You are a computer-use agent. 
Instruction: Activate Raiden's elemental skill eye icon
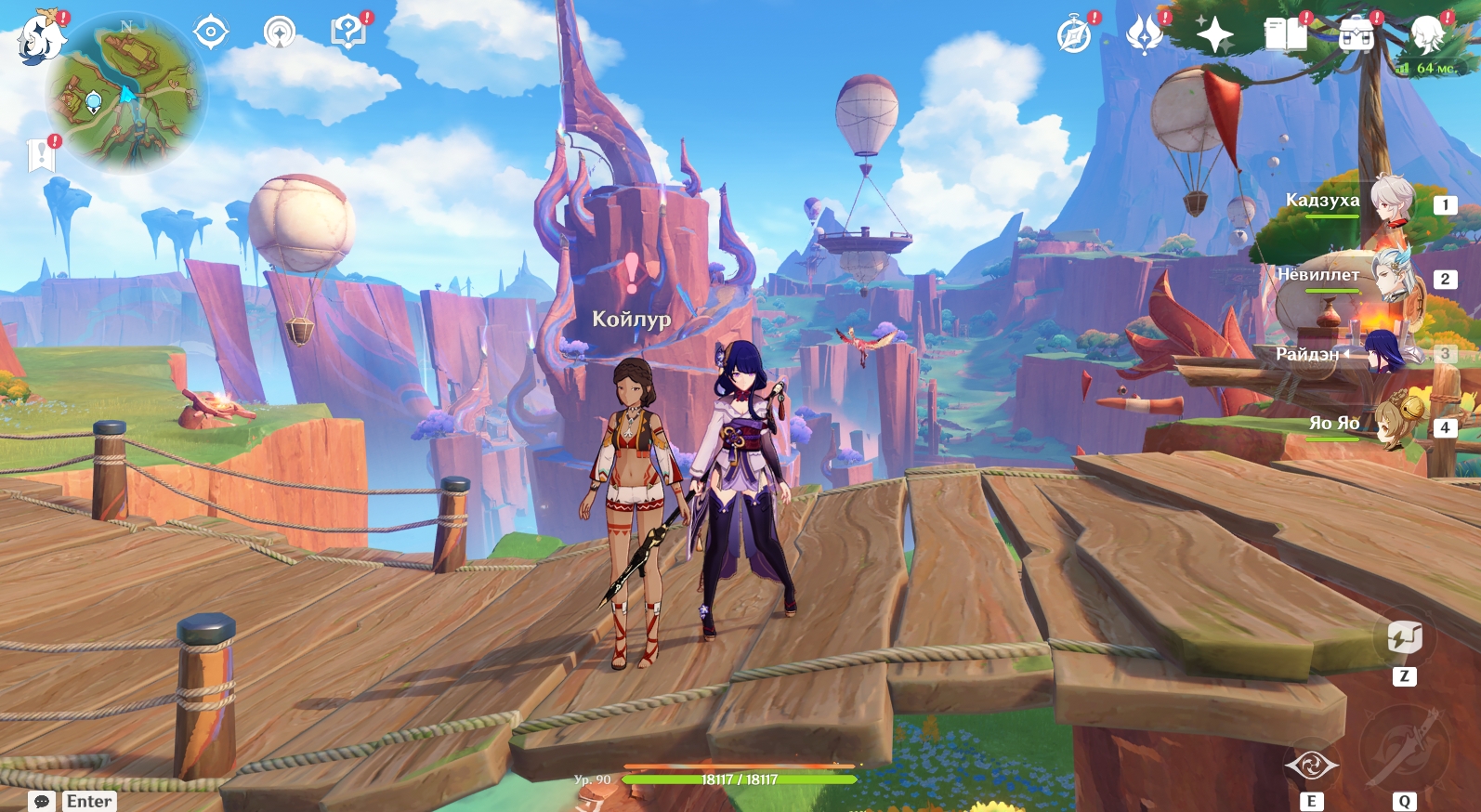tap(1311, 766)
